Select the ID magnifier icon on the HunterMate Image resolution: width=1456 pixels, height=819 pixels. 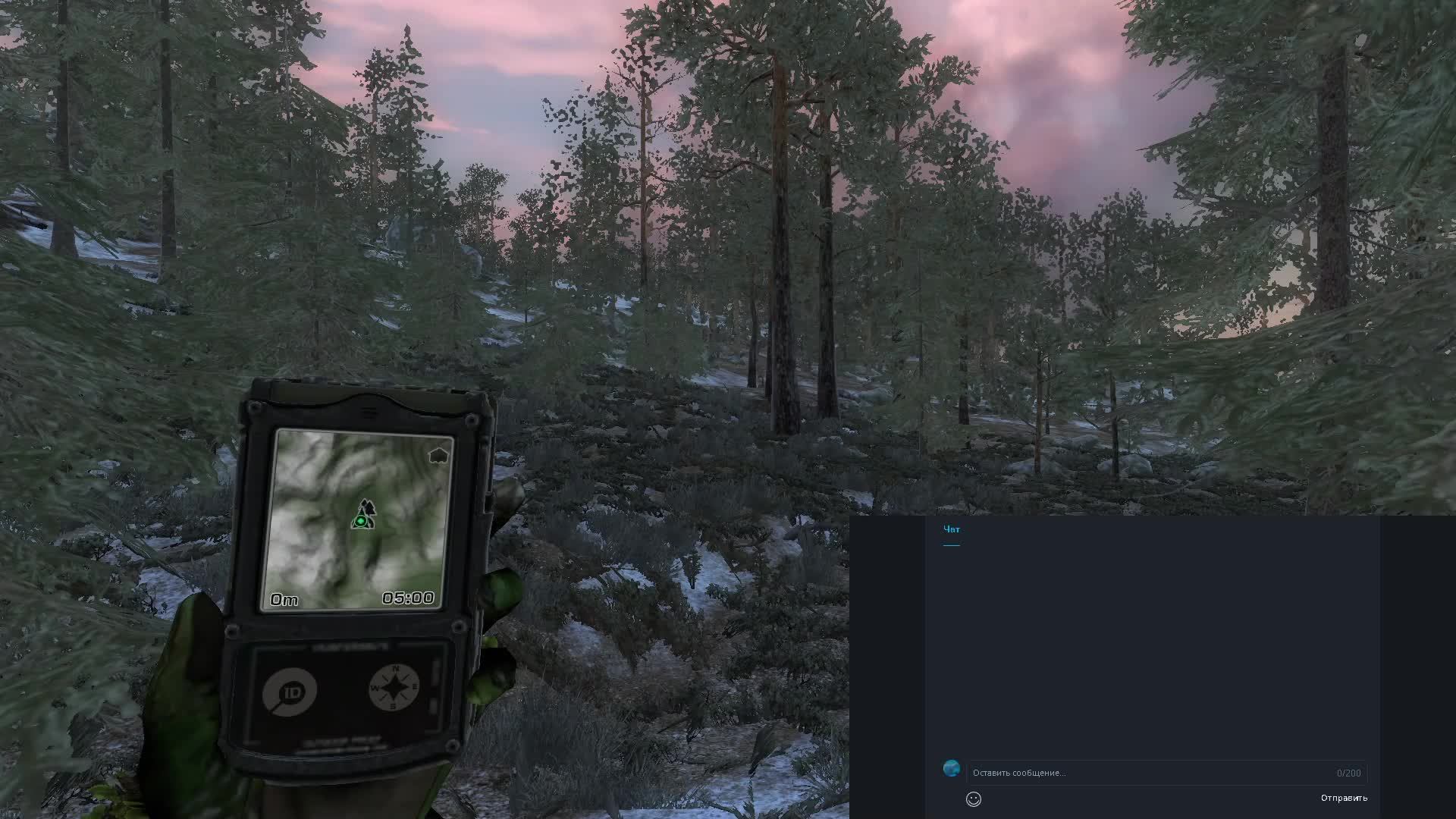289,691
